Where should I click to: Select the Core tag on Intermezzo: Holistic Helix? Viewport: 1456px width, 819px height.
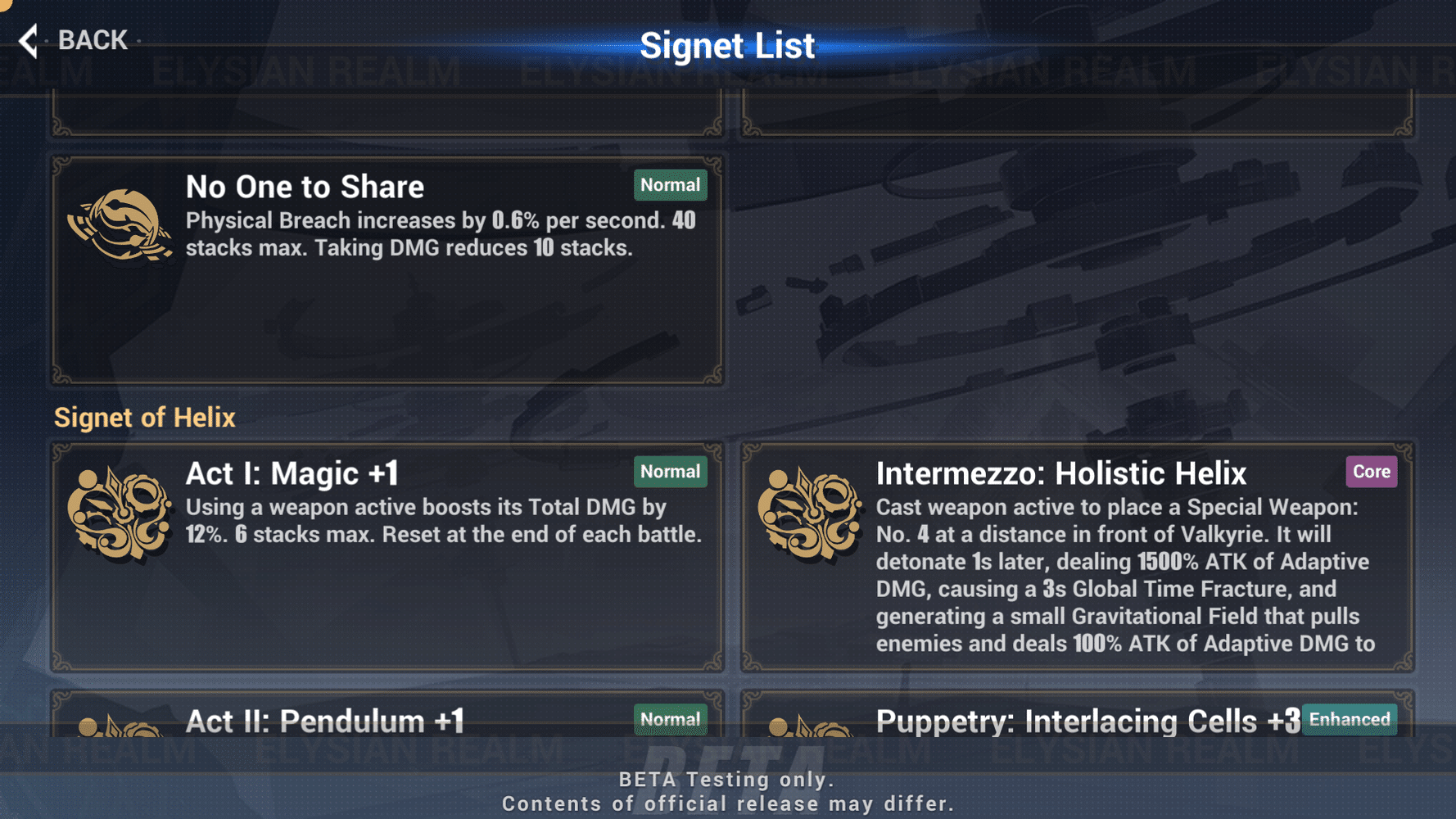pyautogui.click(x=1371, y=472)
